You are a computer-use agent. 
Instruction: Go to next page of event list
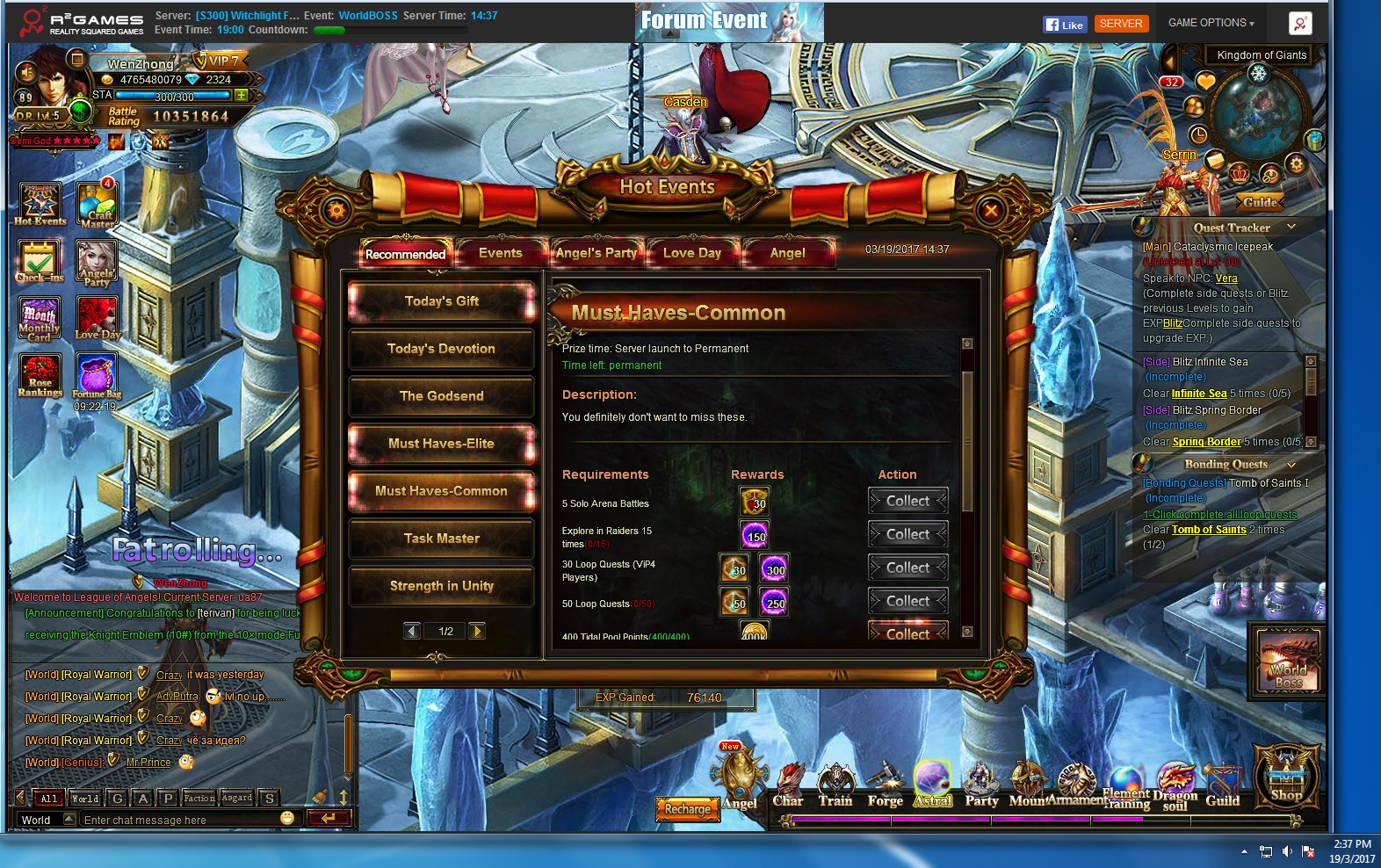(x=477, y=631)
